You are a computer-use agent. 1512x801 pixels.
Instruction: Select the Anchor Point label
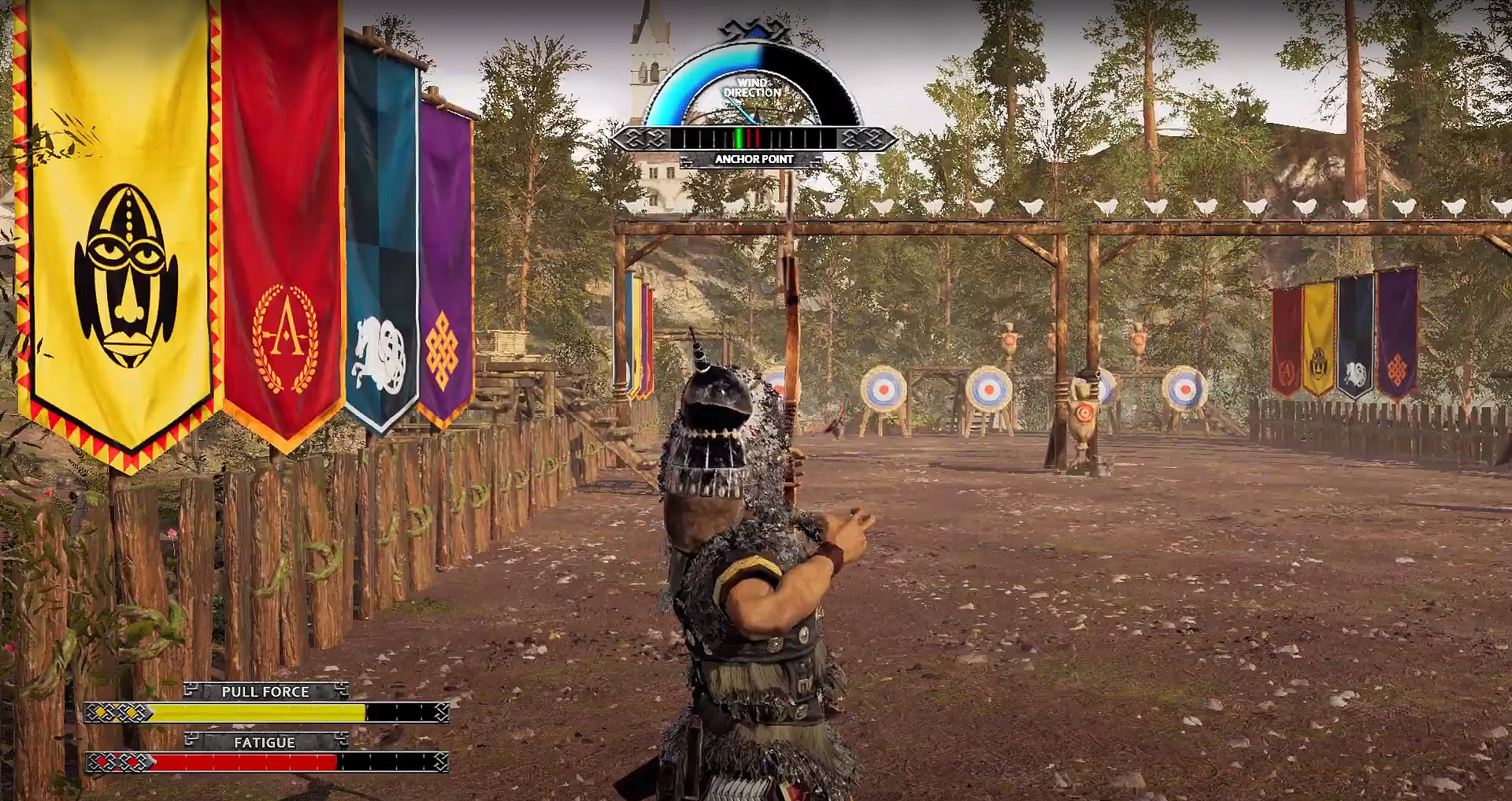(754, 158)
